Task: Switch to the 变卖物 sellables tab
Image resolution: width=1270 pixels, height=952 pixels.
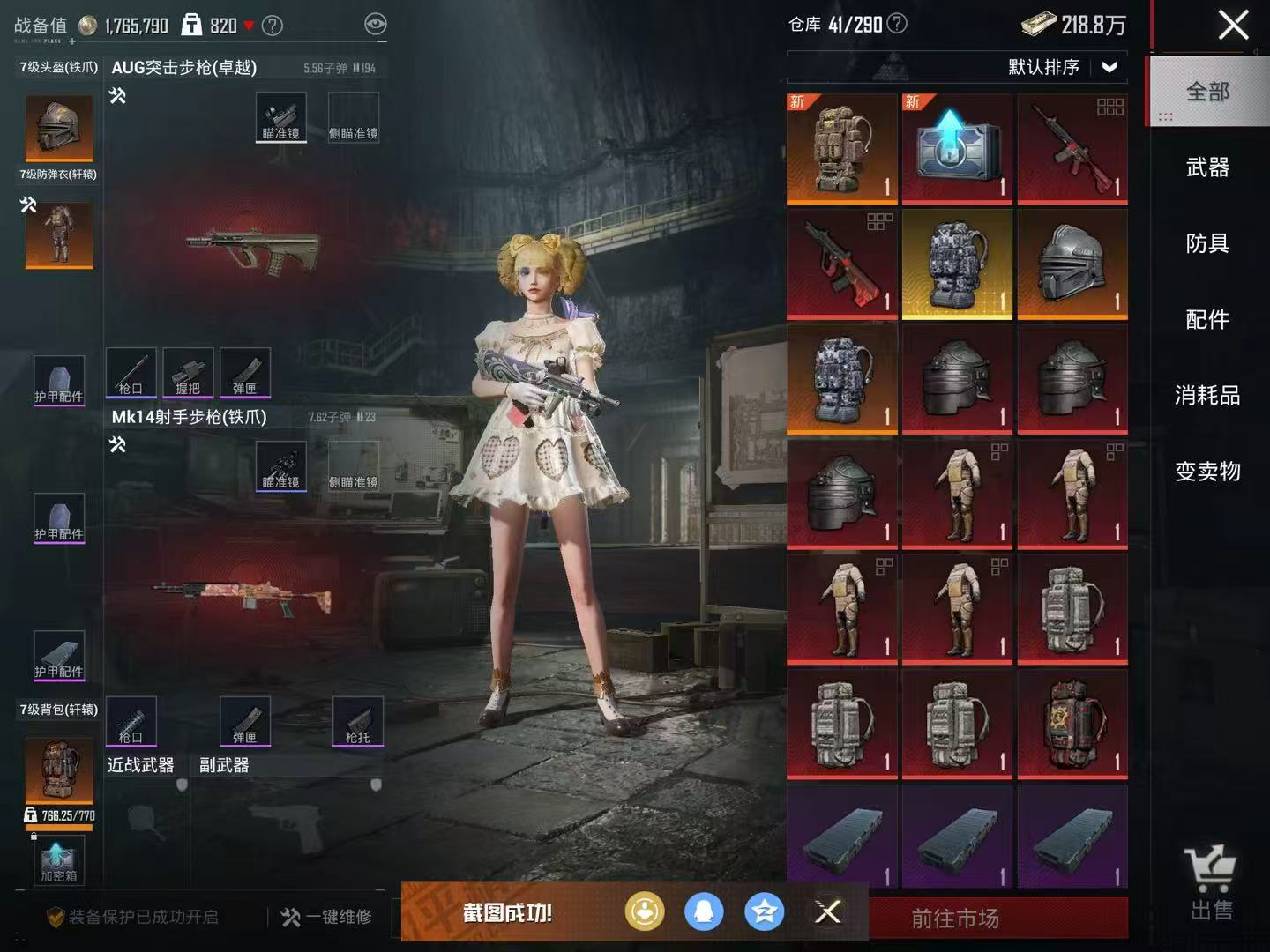Action: coord(1207,472)
